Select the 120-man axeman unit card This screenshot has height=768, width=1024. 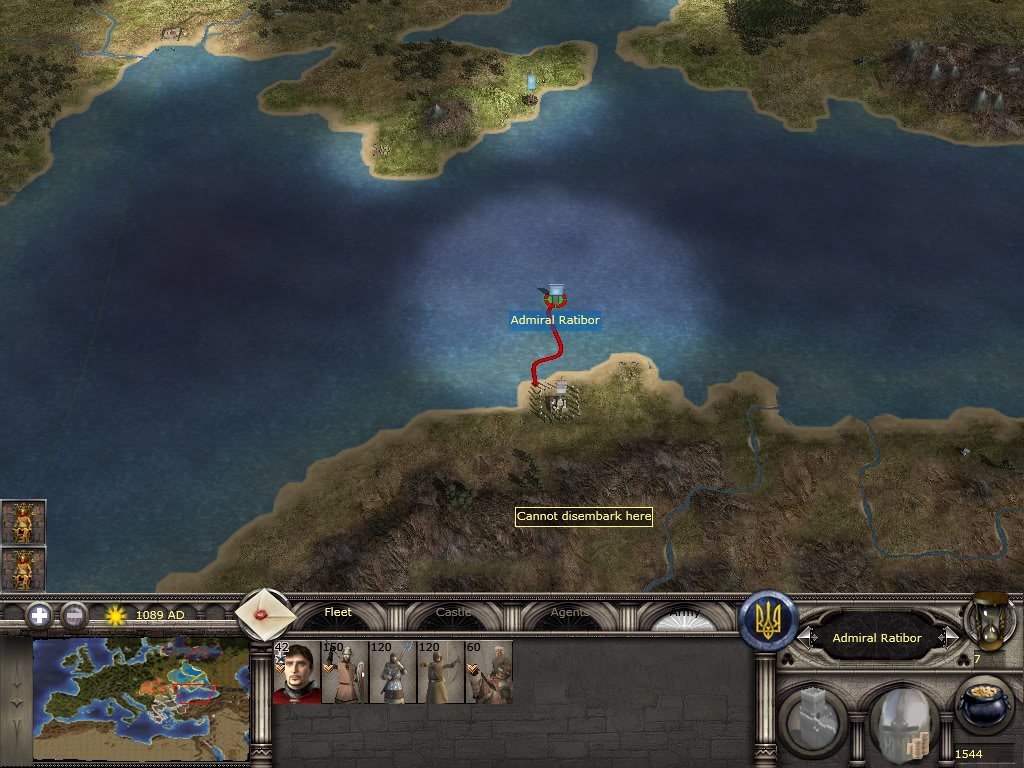tap(393, 672)
